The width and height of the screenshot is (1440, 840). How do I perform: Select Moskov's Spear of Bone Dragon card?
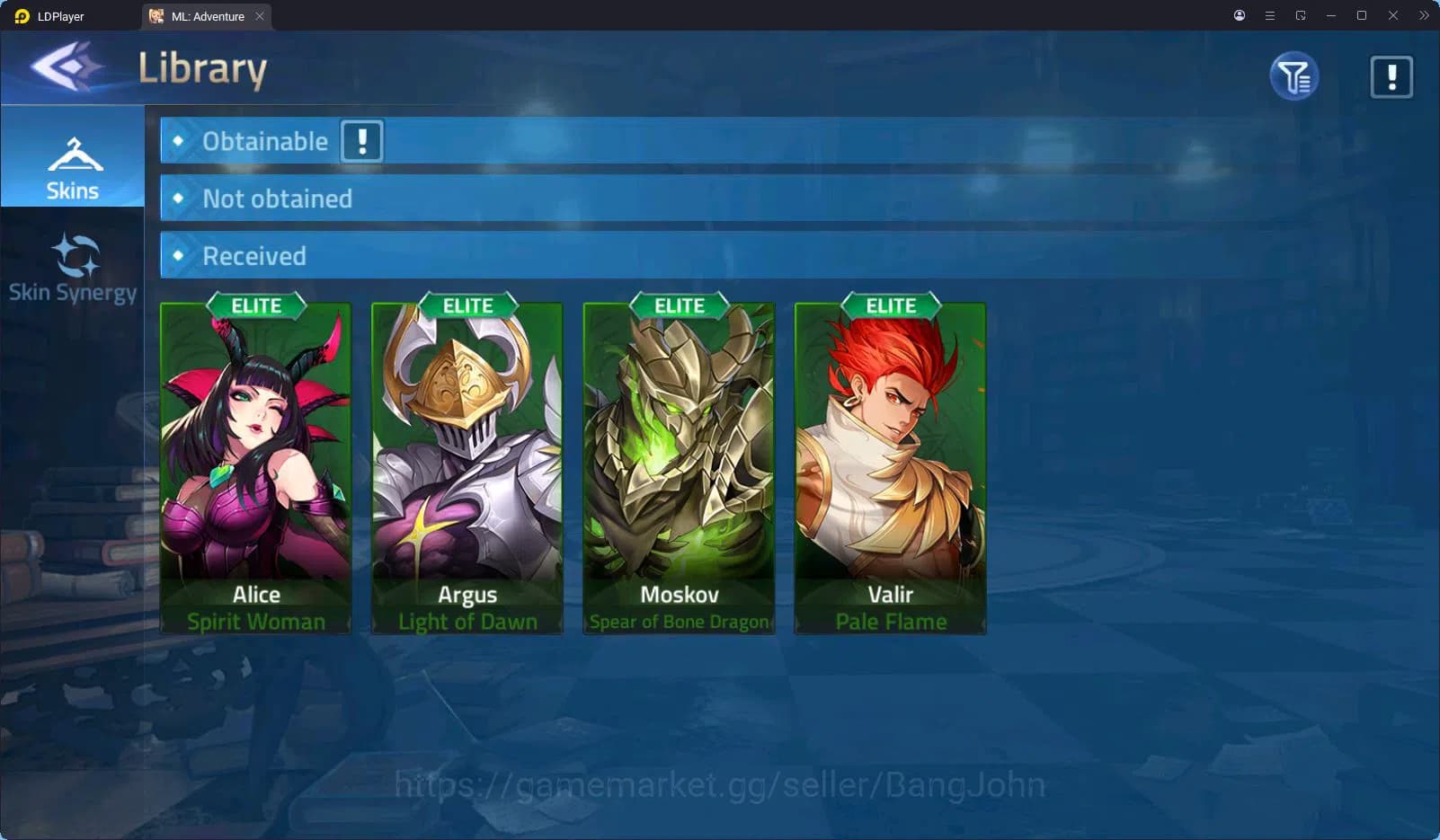point(680,467)
